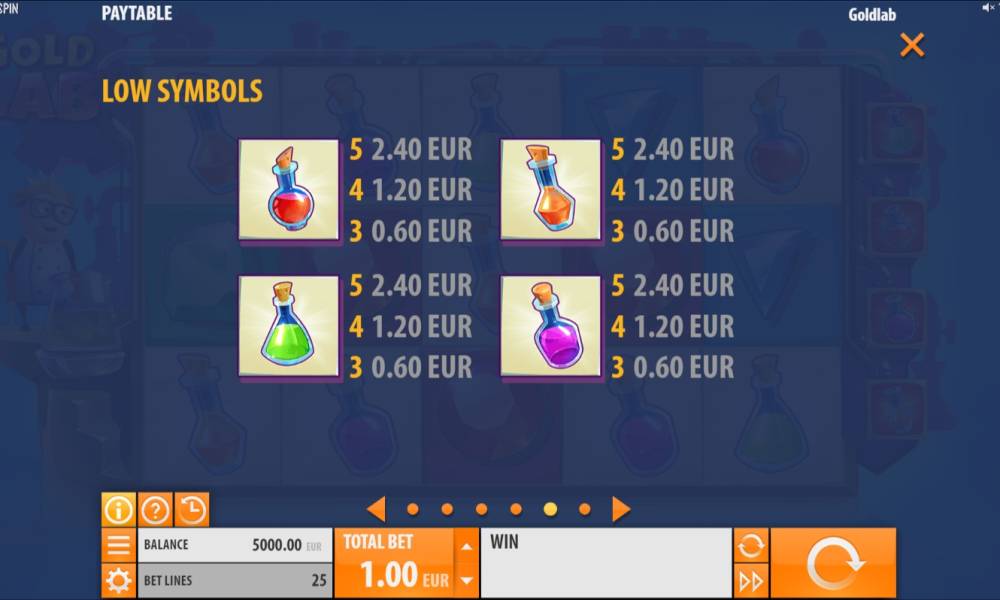The image size is (1000, 600).
Task: Open settings with the gear icon
Action: pyautogui.click(x=118, y=581)
